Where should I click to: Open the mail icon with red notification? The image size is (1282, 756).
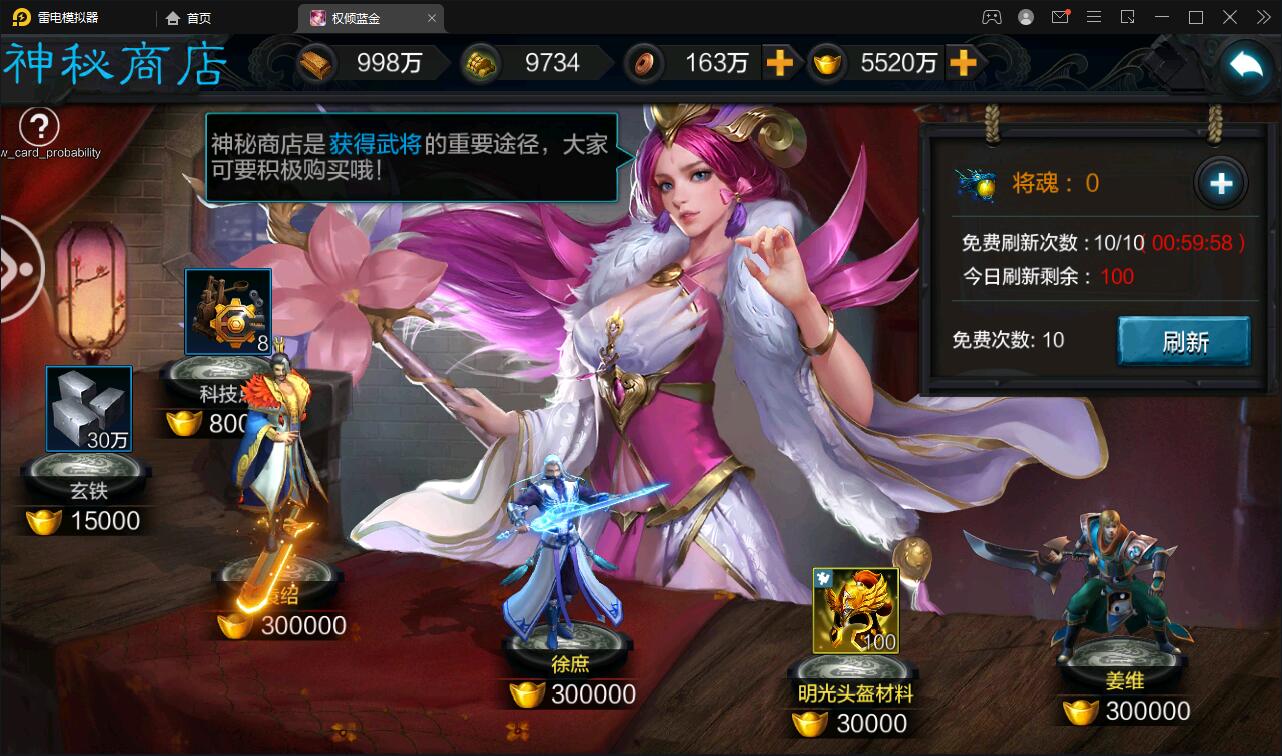tap(1061, 17)
